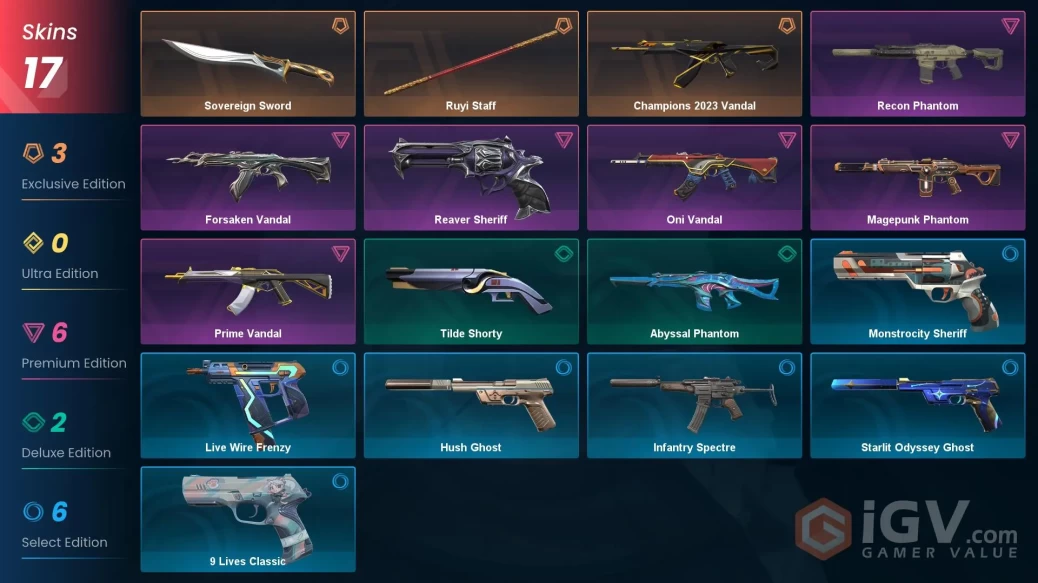Pick the 9 Lives Classic card

248,520
